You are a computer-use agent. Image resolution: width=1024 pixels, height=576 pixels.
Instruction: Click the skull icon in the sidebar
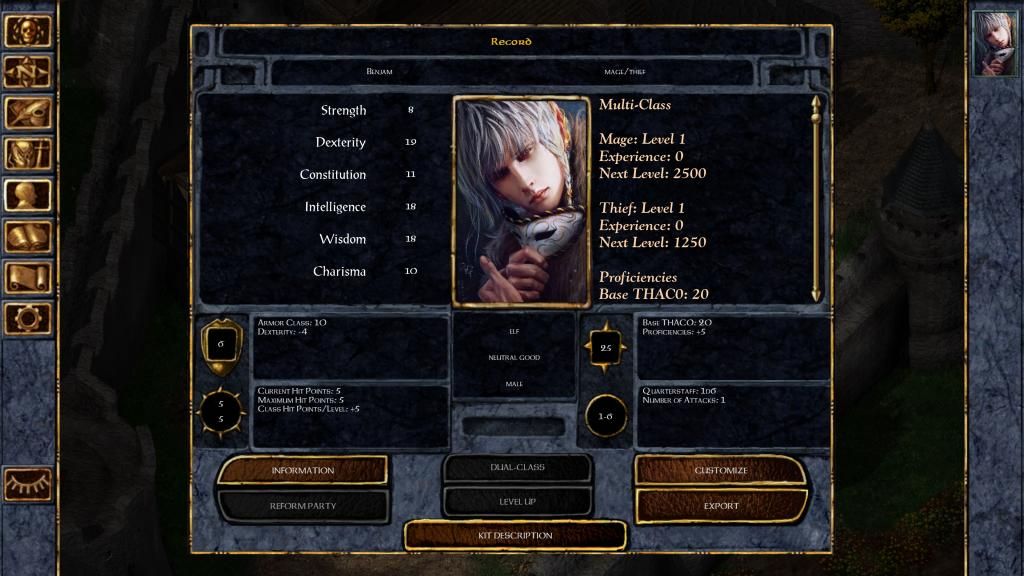coord(27,31)
